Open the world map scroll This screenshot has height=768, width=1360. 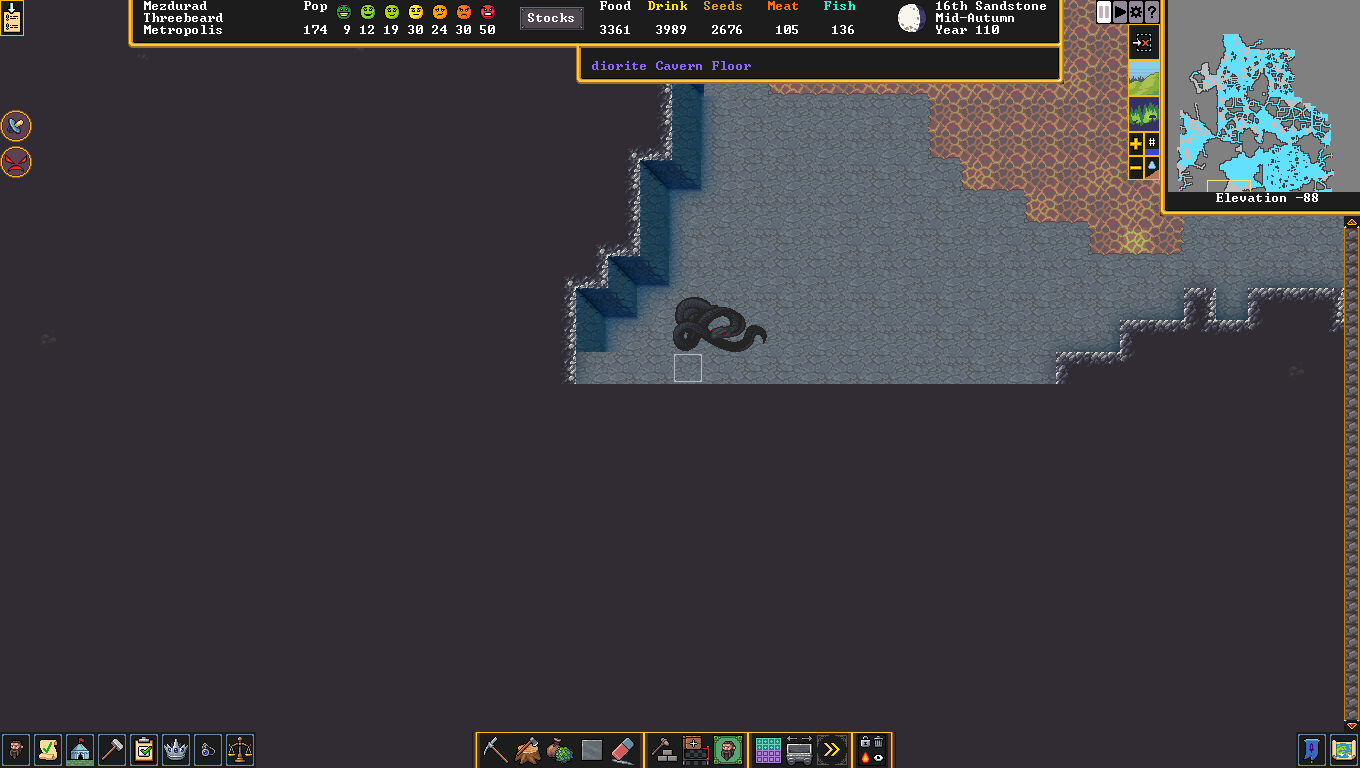tap(1344, 749)
